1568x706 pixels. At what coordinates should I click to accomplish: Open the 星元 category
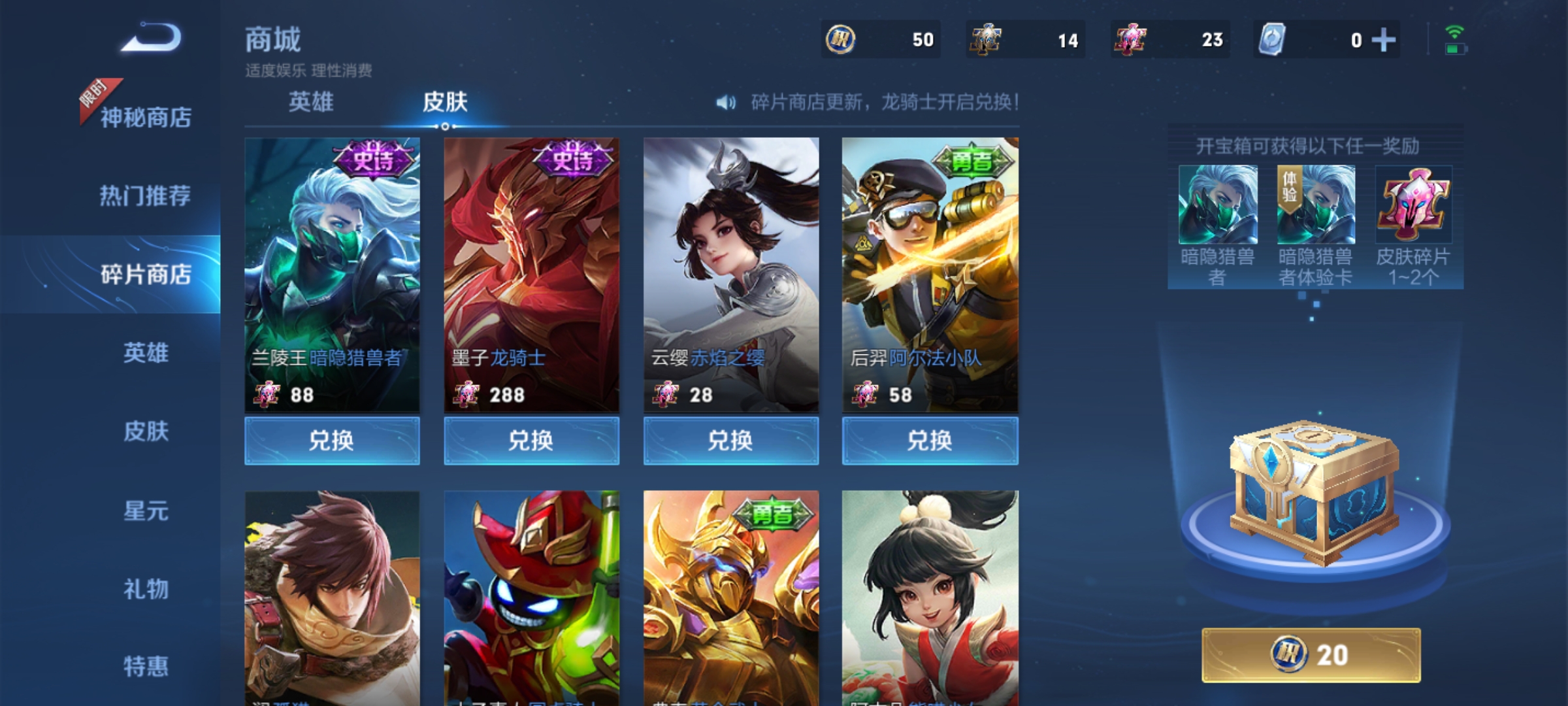coord(146,511)
